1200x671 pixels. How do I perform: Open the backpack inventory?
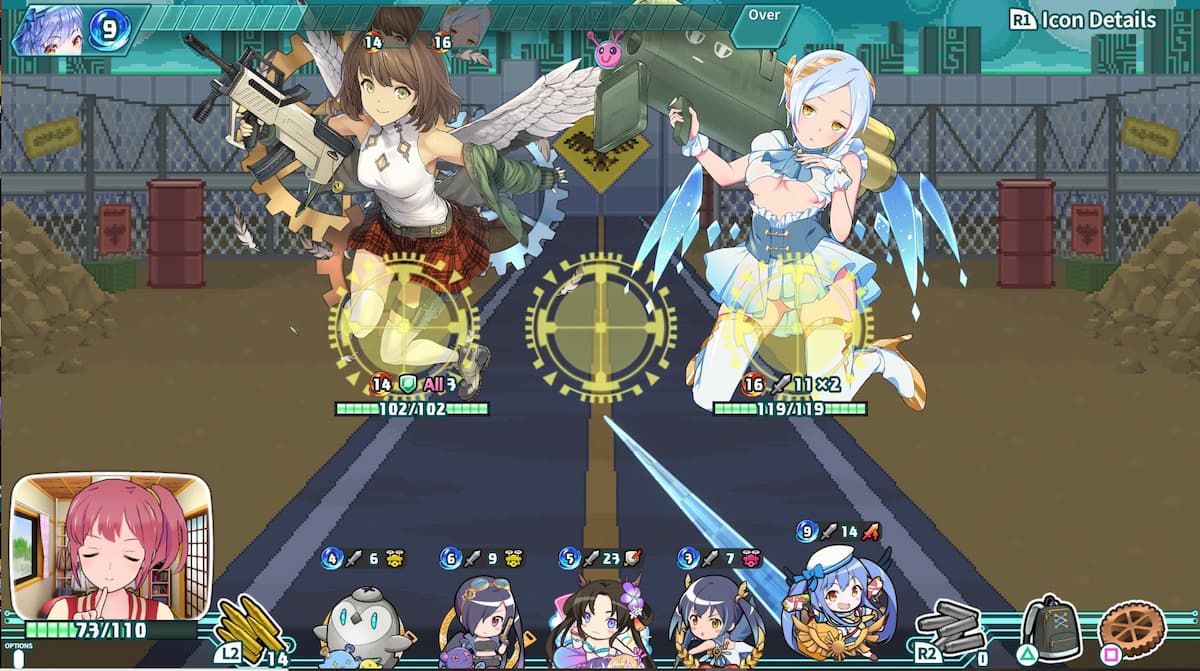click(1050, 627)
